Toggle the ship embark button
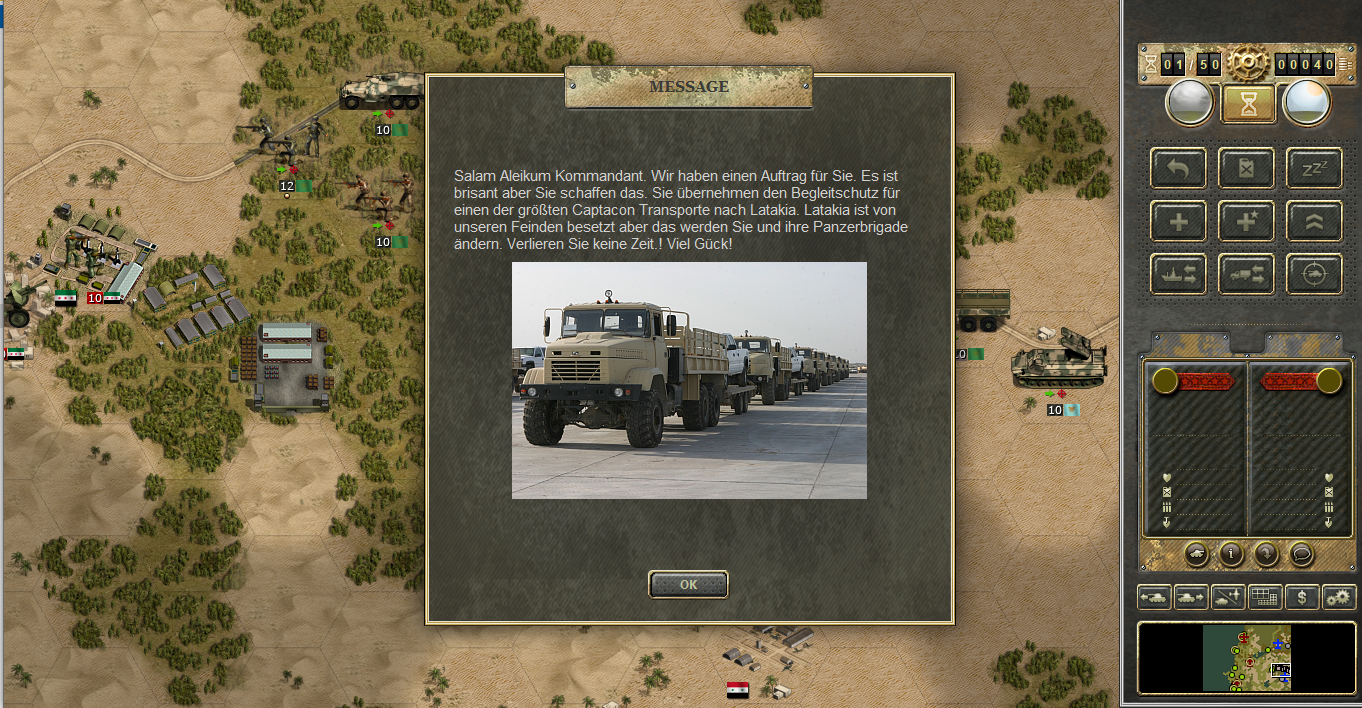 pos(1178,274)
